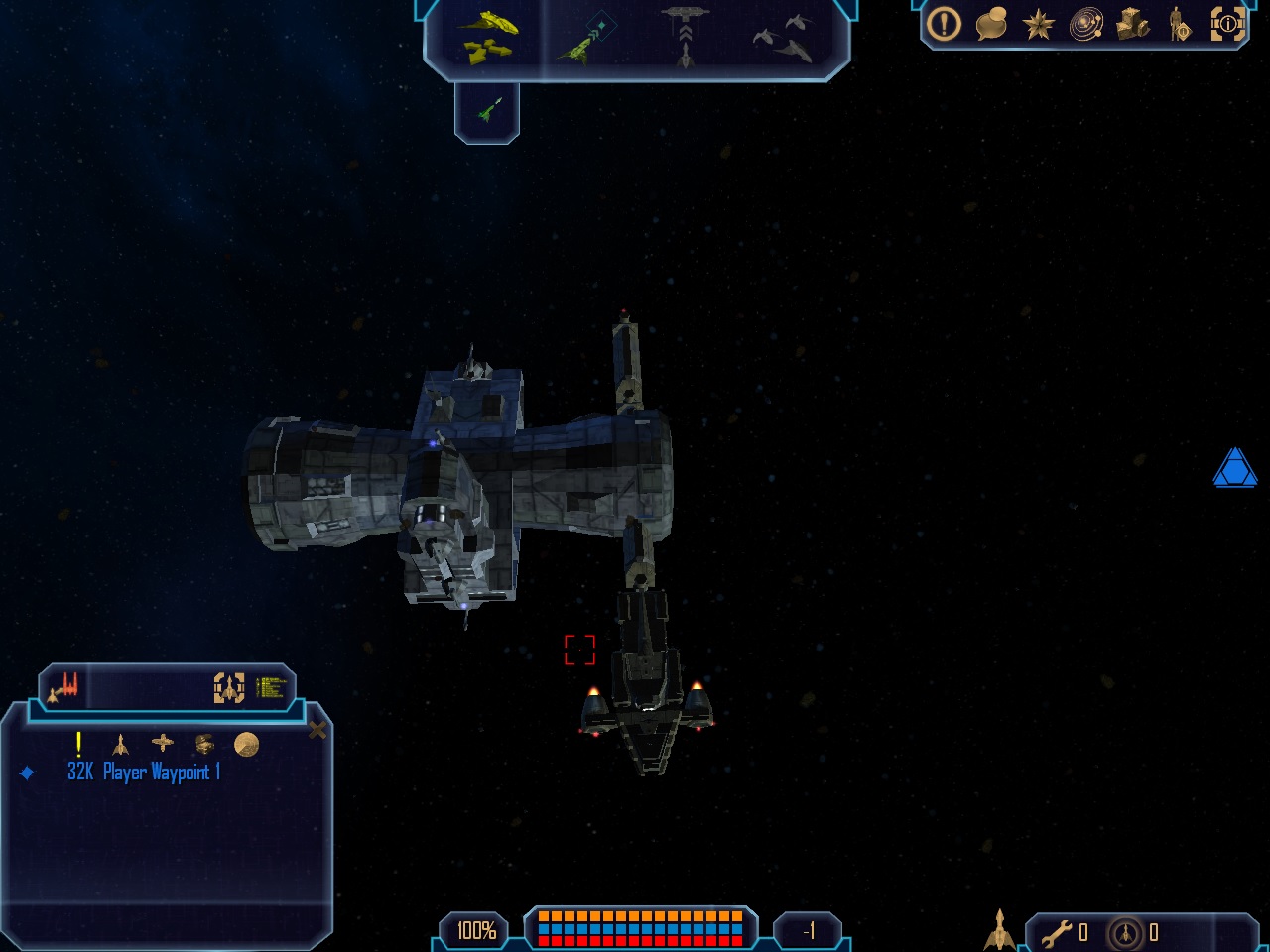
Task: Click the bracketed info target icon
Action: coord(1227,24)
